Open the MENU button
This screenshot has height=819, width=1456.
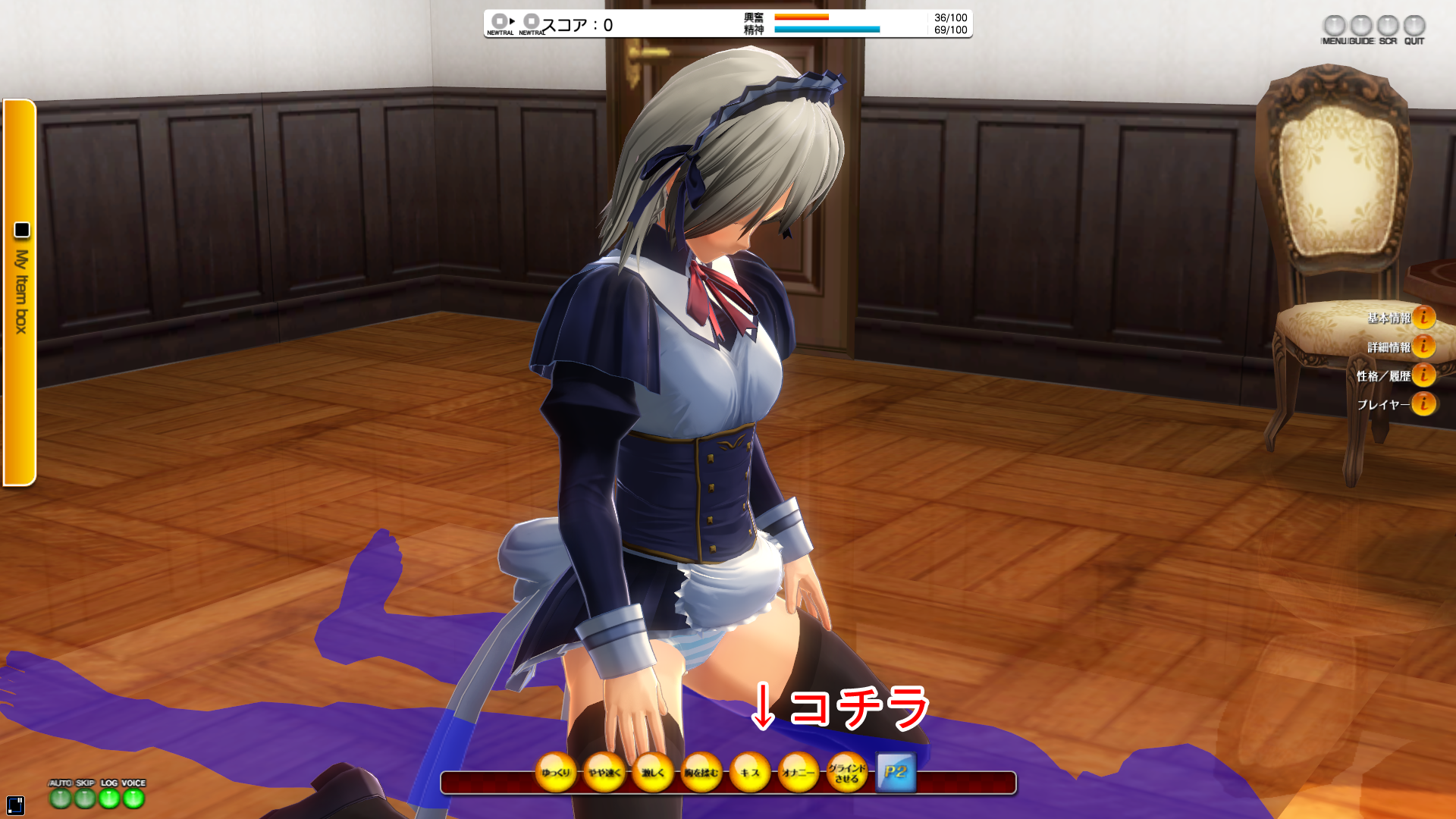(x=1334, y=27)
